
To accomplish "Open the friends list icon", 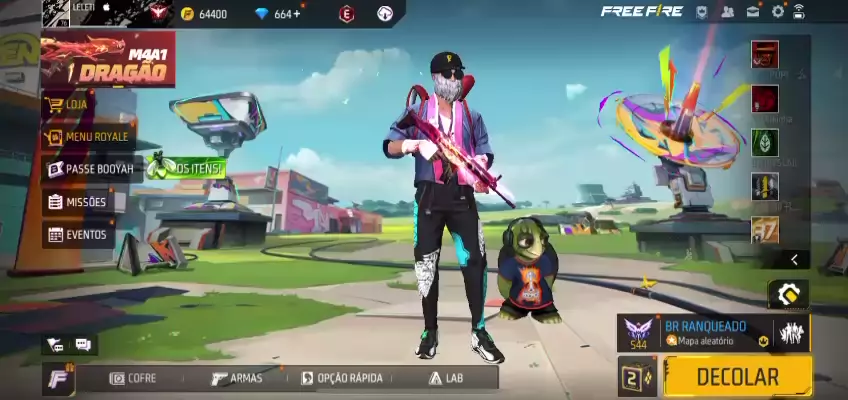I will tap(728, 12).
